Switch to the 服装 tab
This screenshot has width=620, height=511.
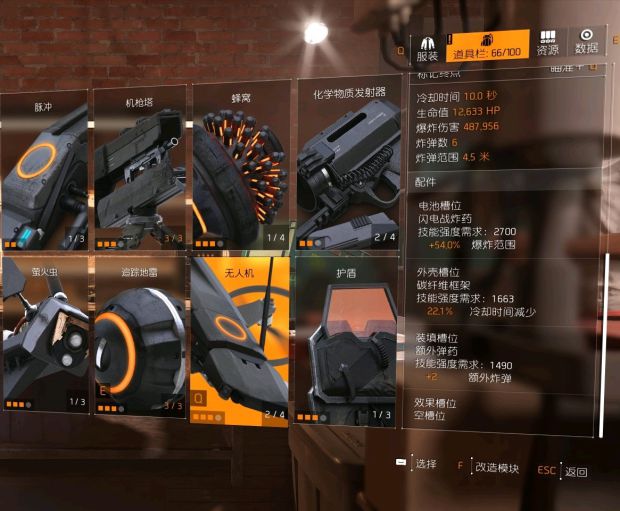pos(427,48)
